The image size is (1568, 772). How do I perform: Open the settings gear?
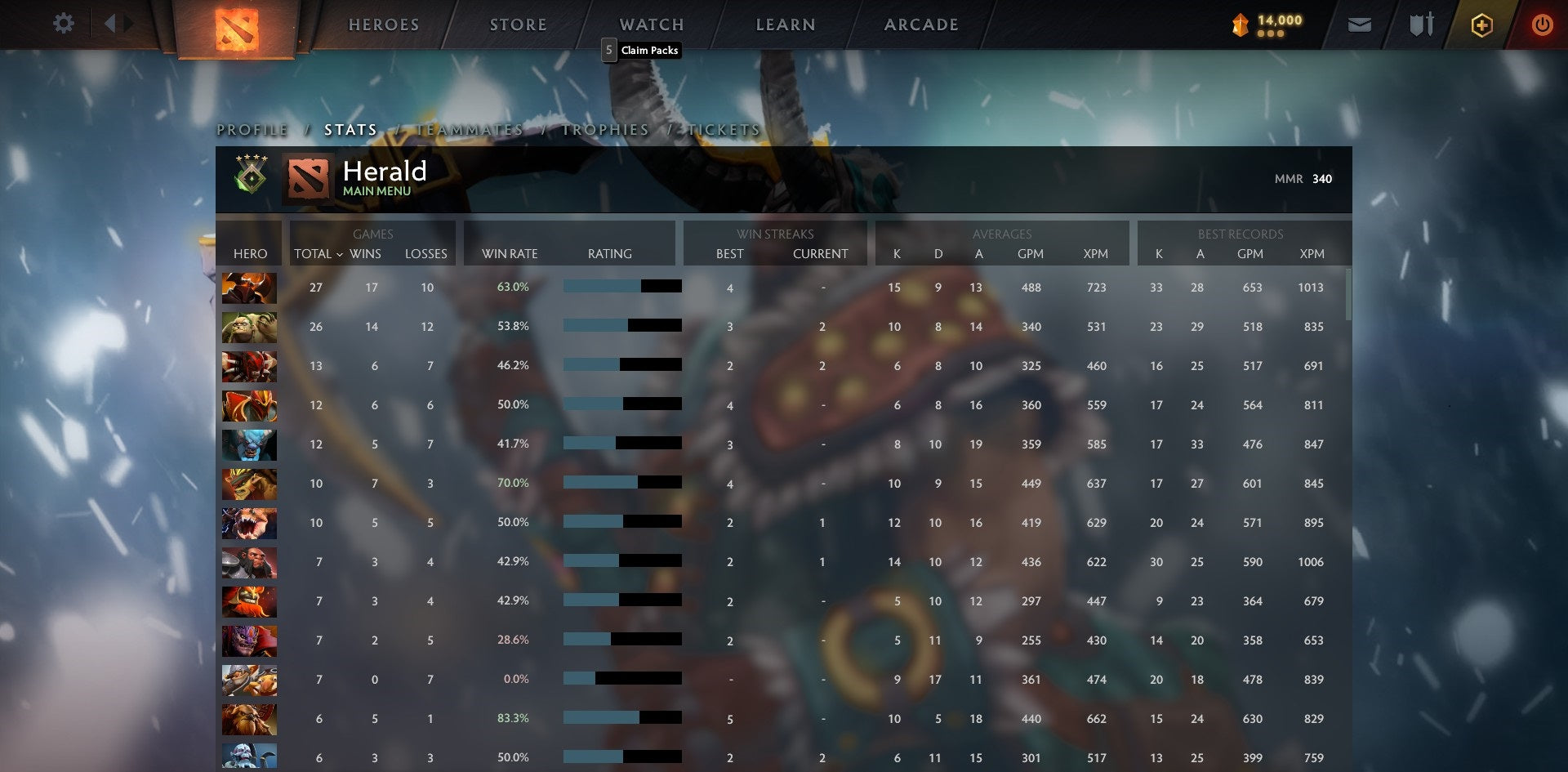(x=64, y=24)
